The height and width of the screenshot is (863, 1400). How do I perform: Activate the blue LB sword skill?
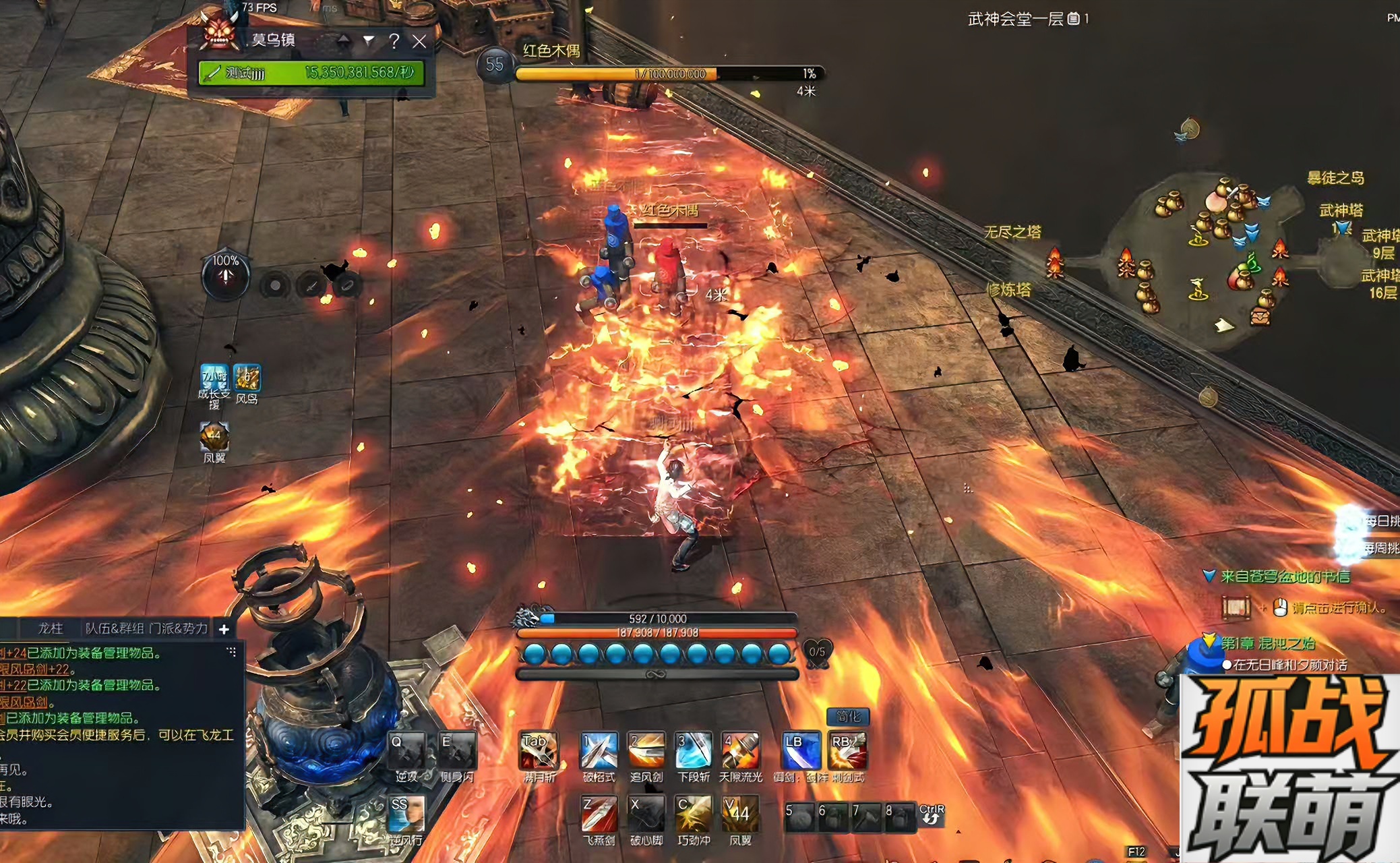[801, 751]
